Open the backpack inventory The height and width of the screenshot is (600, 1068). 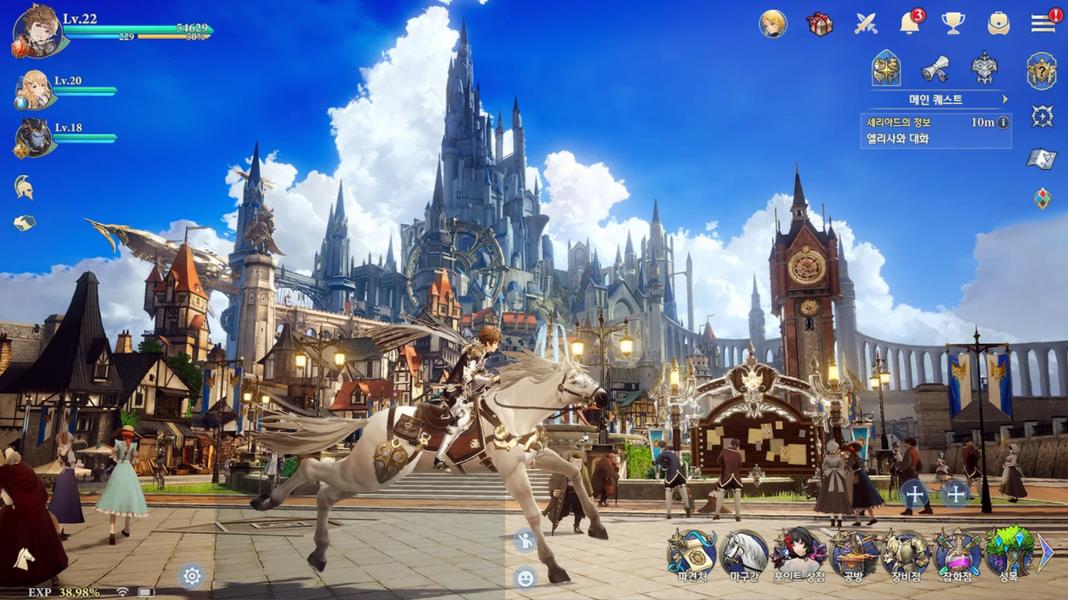pos(998,23)
